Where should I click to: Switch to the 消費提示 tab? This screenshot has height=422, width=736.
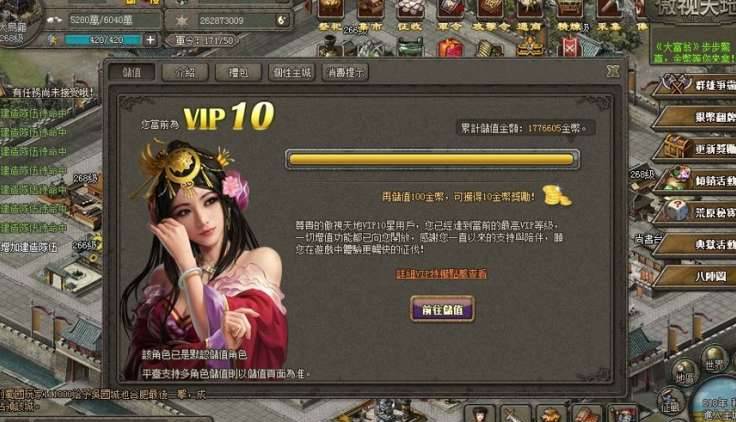click(x=345, y=73)
